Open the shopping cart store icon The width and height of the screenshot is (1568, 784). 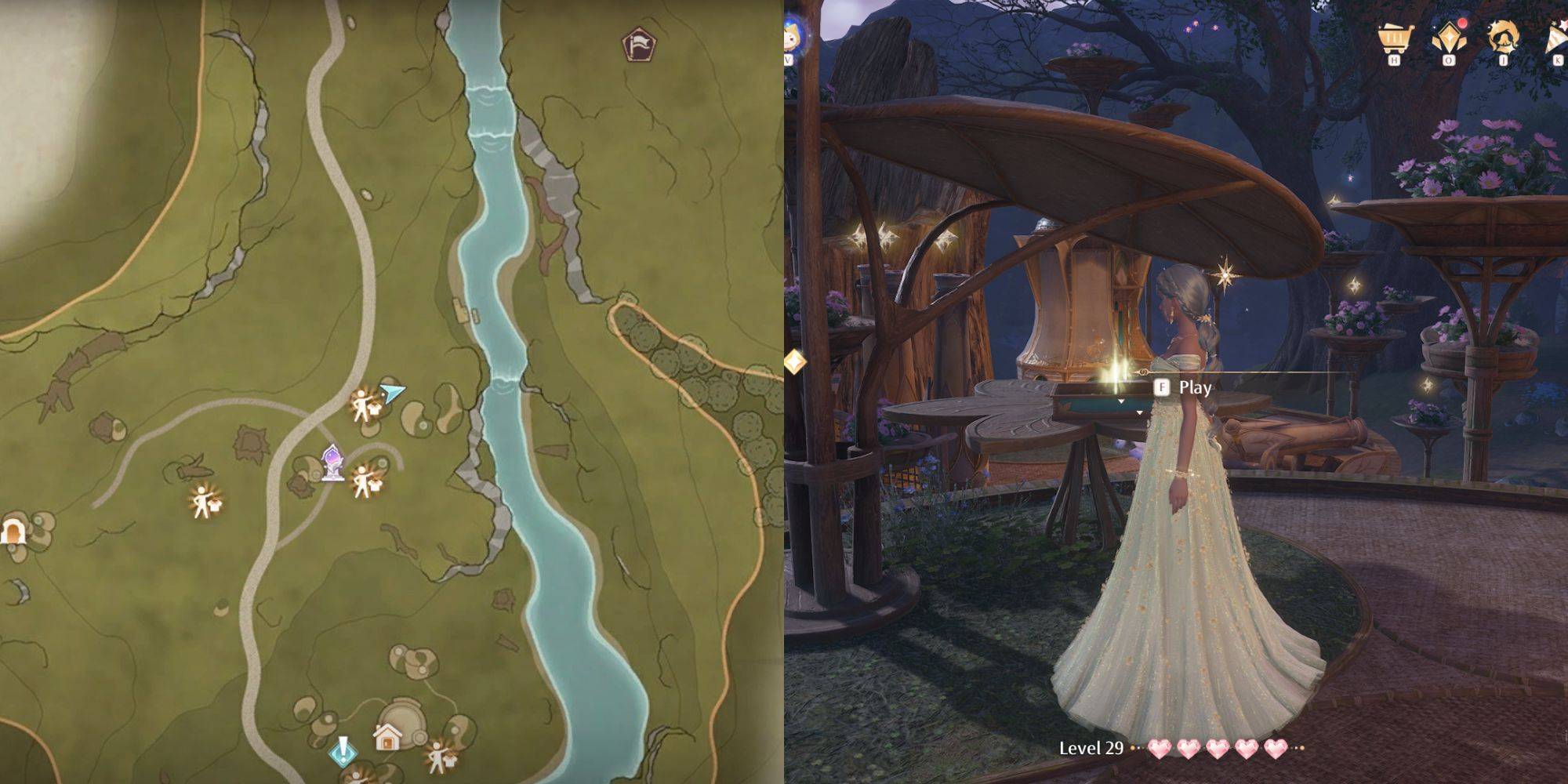coord(1394,38)
